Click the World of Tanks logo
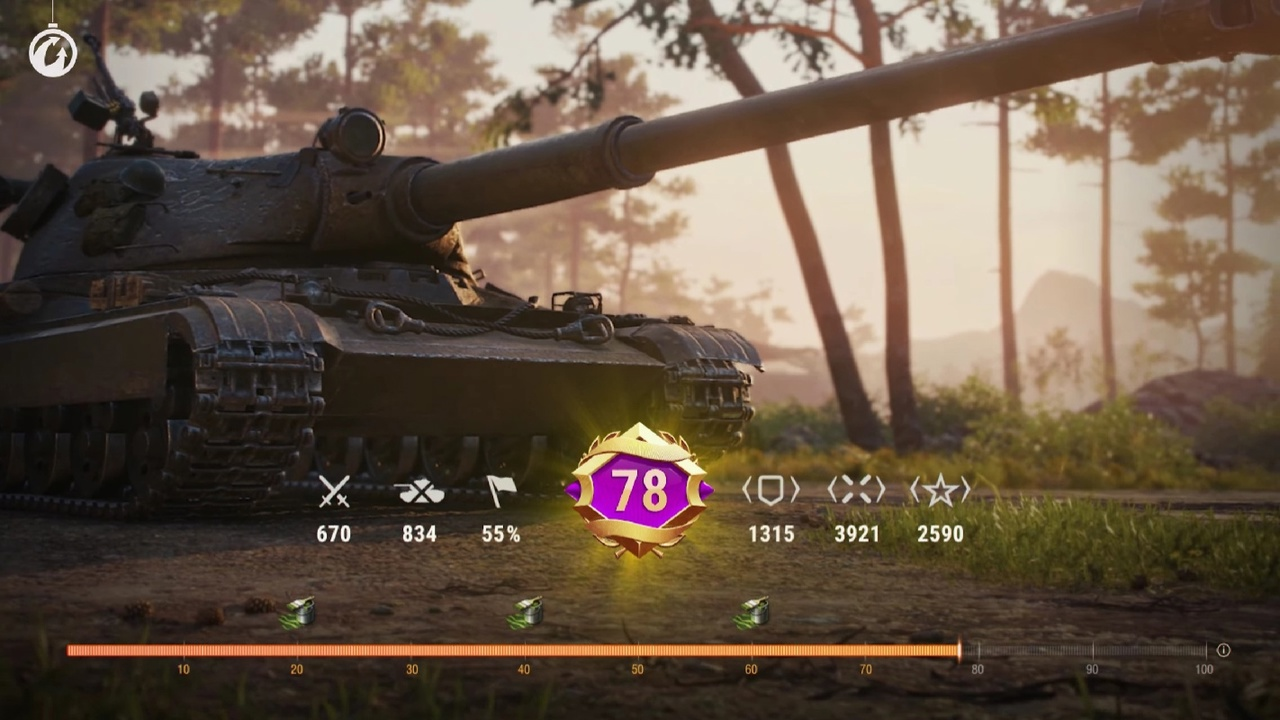This screenshot has height=720, width=1280. click(53, 52)
